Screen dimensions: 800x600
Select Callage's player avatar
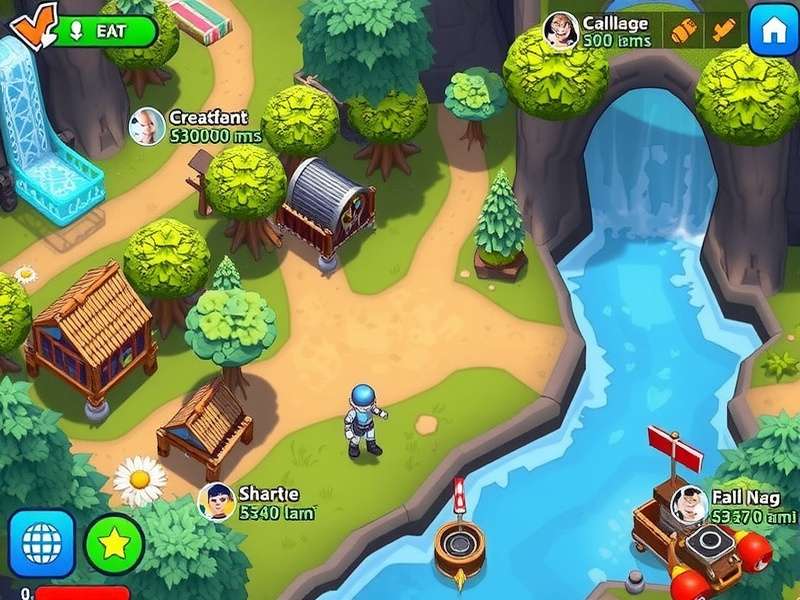tap(560, 30)
